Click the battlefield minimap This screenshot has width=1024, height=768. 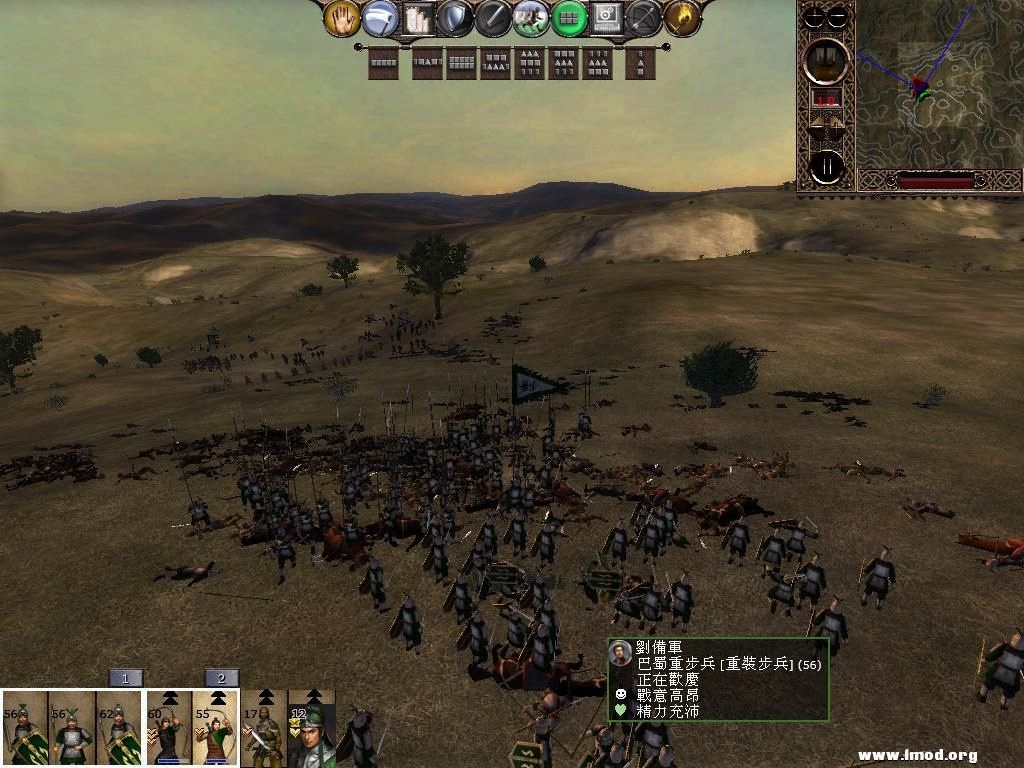point(938,85)
